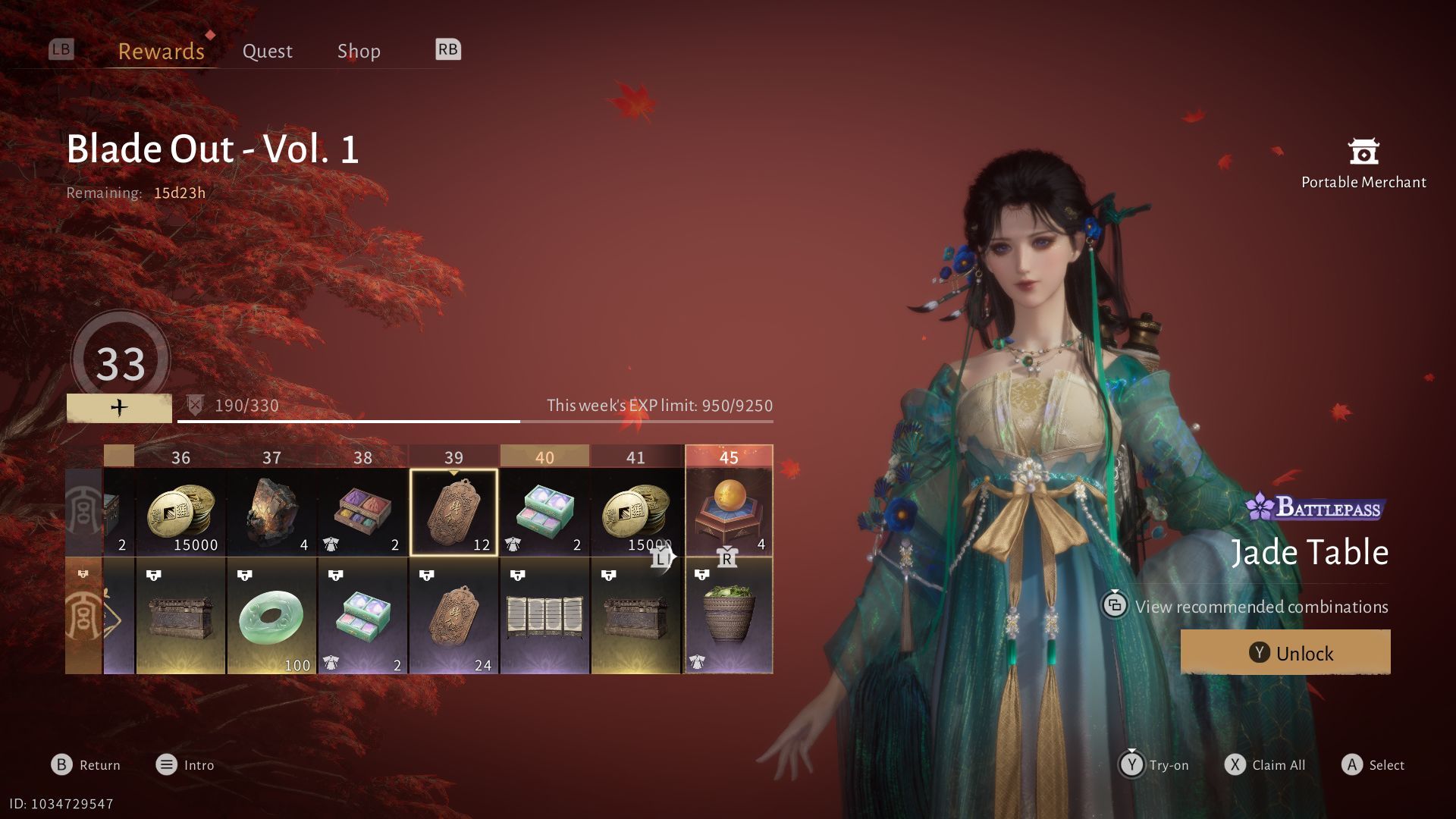
Task: Open the Shop tab
Action: click(359, 51)
